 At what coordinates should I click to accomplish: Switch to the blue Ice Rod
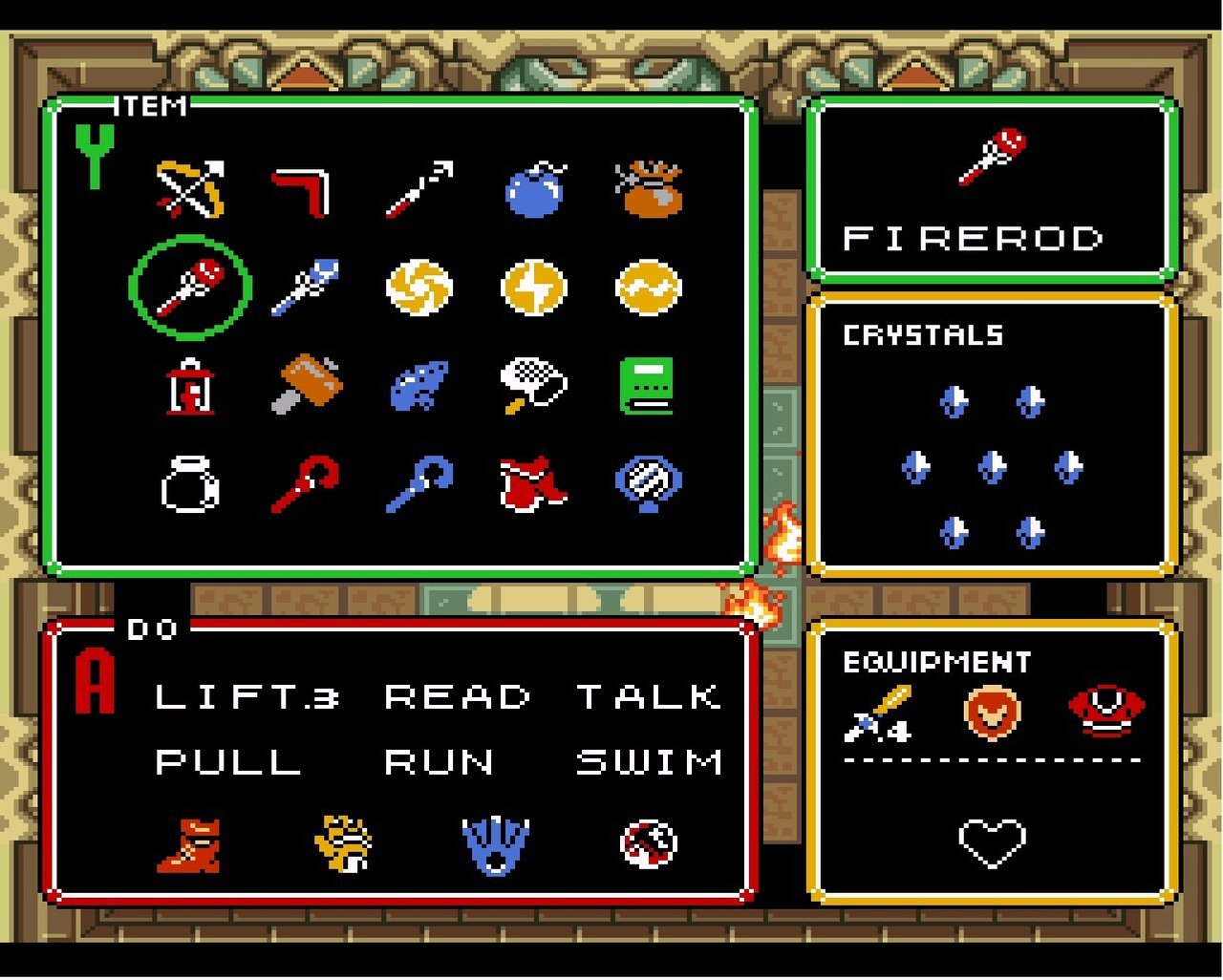305,287
